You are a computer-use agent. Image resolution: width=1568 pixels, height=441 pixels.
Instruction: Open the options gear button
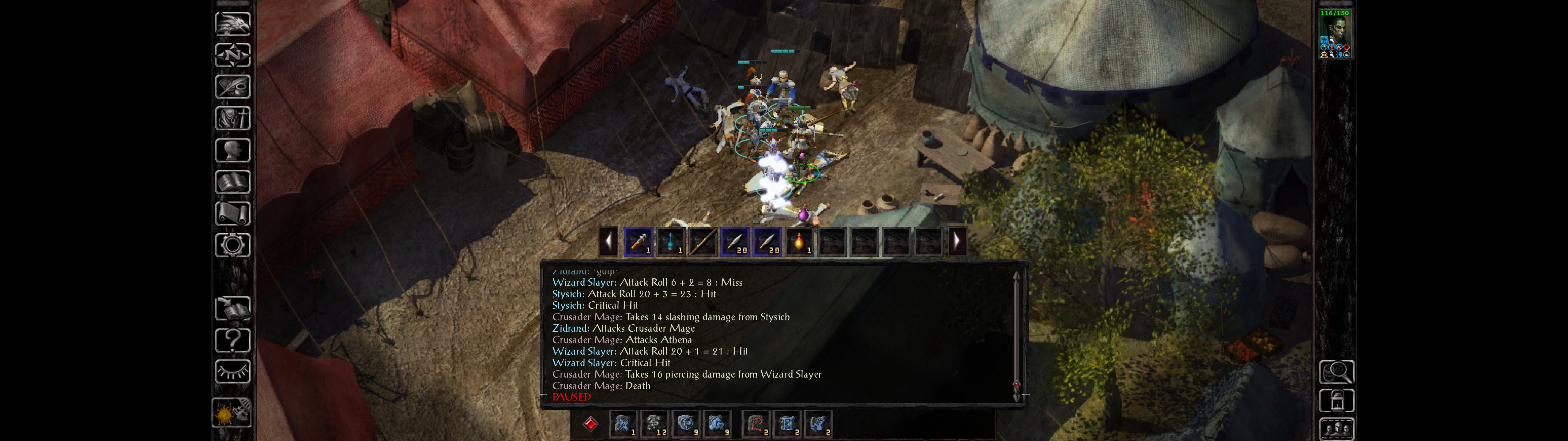232,246
